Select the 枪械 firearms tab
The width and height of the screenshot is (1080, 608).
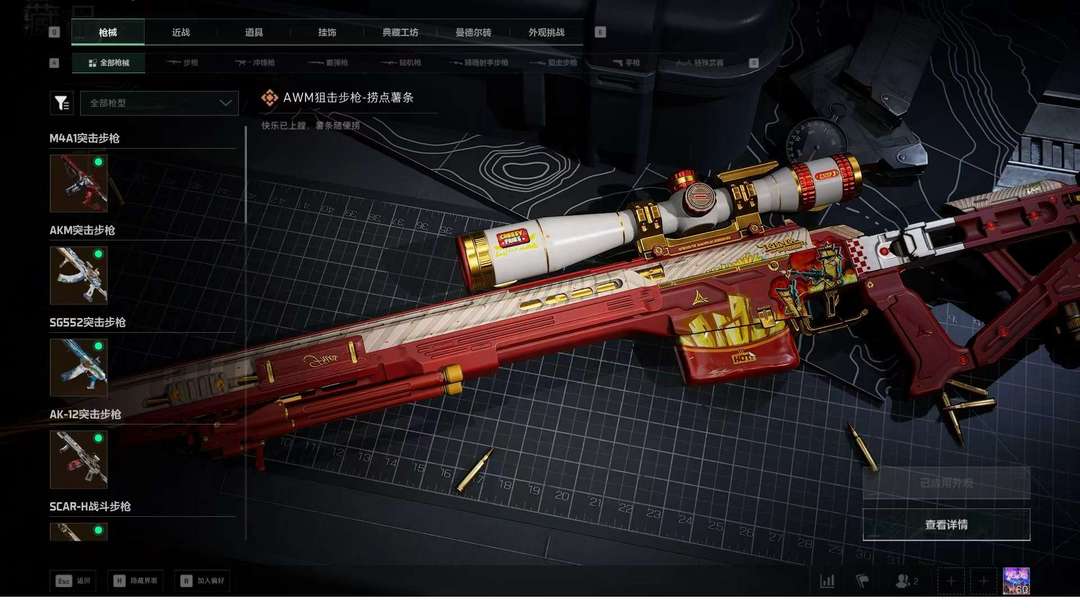108,33
